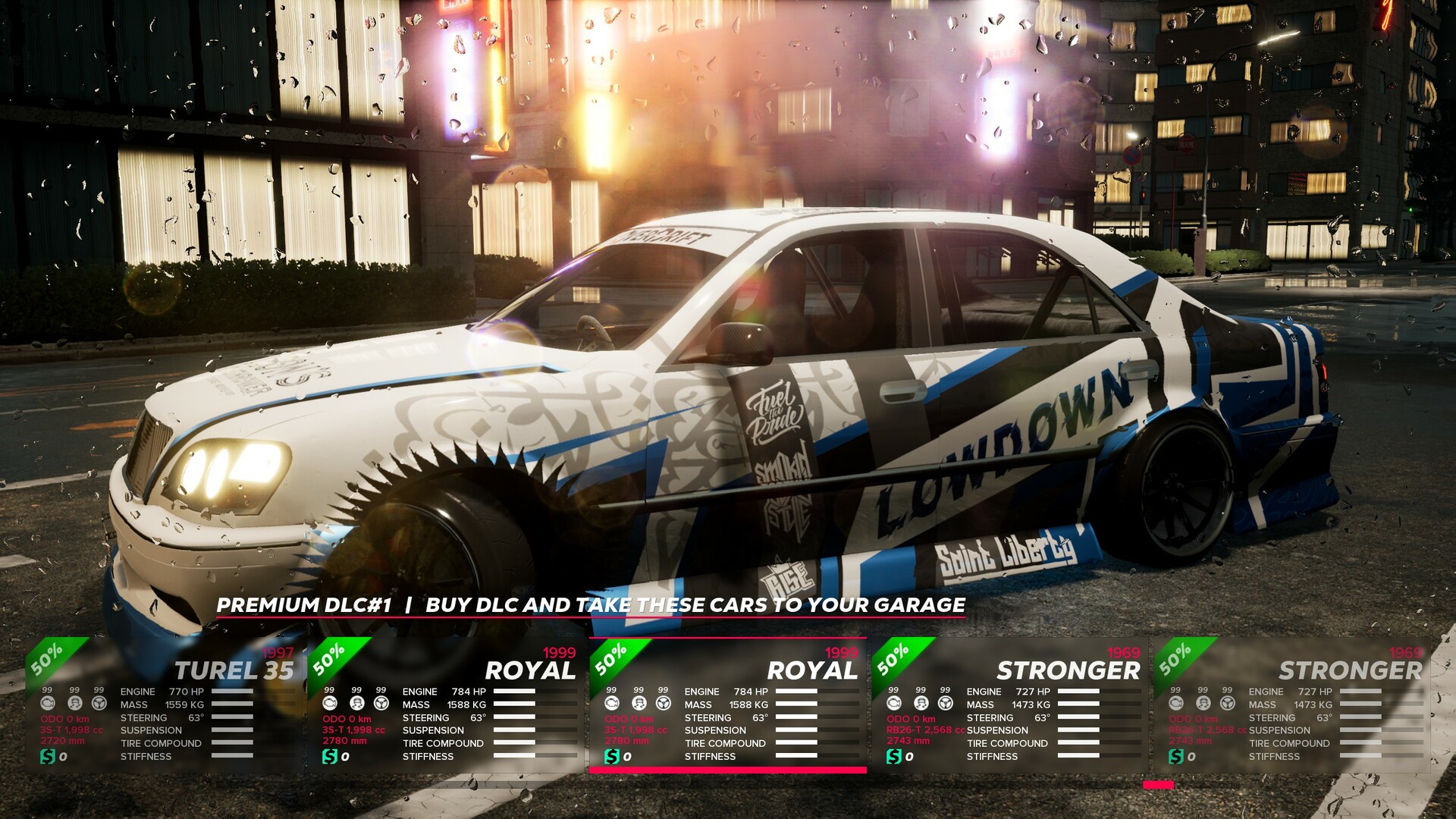Click the engine rating icon on TUREL 35
The image size is (1456, 819).
(x=49, y=704)
